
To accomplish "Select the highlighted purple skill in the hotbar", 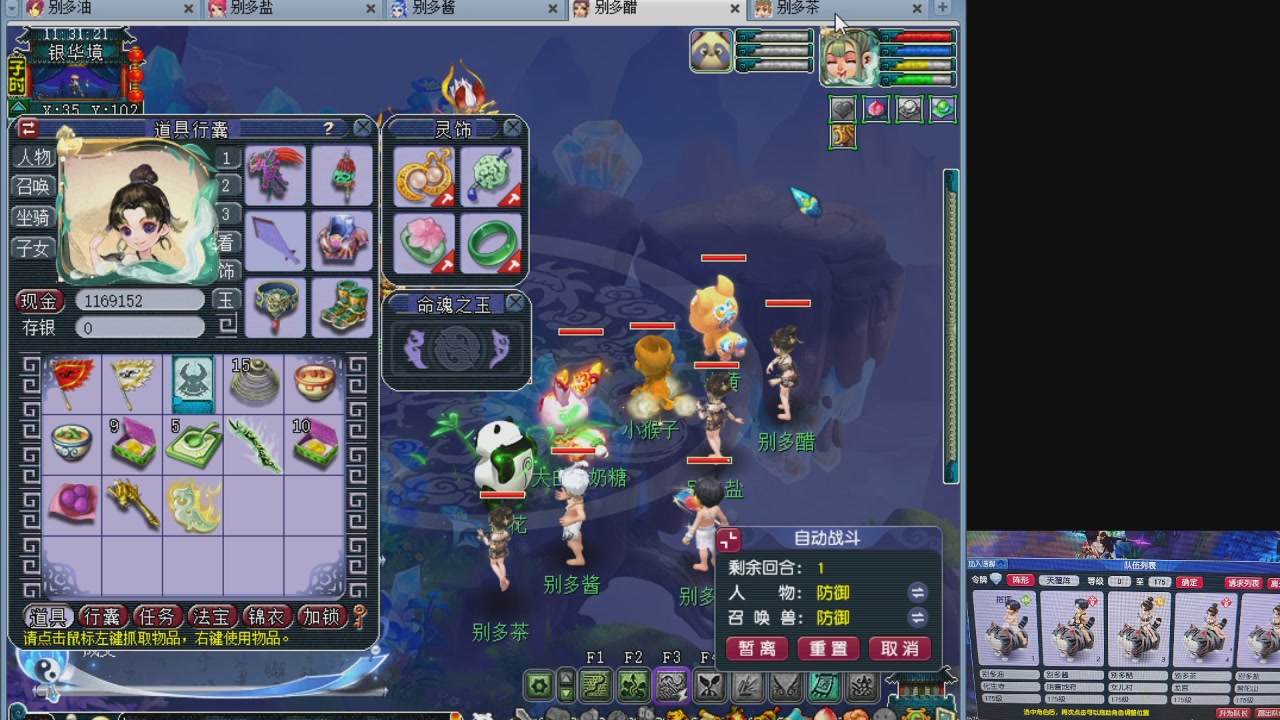I will point(671,685).
